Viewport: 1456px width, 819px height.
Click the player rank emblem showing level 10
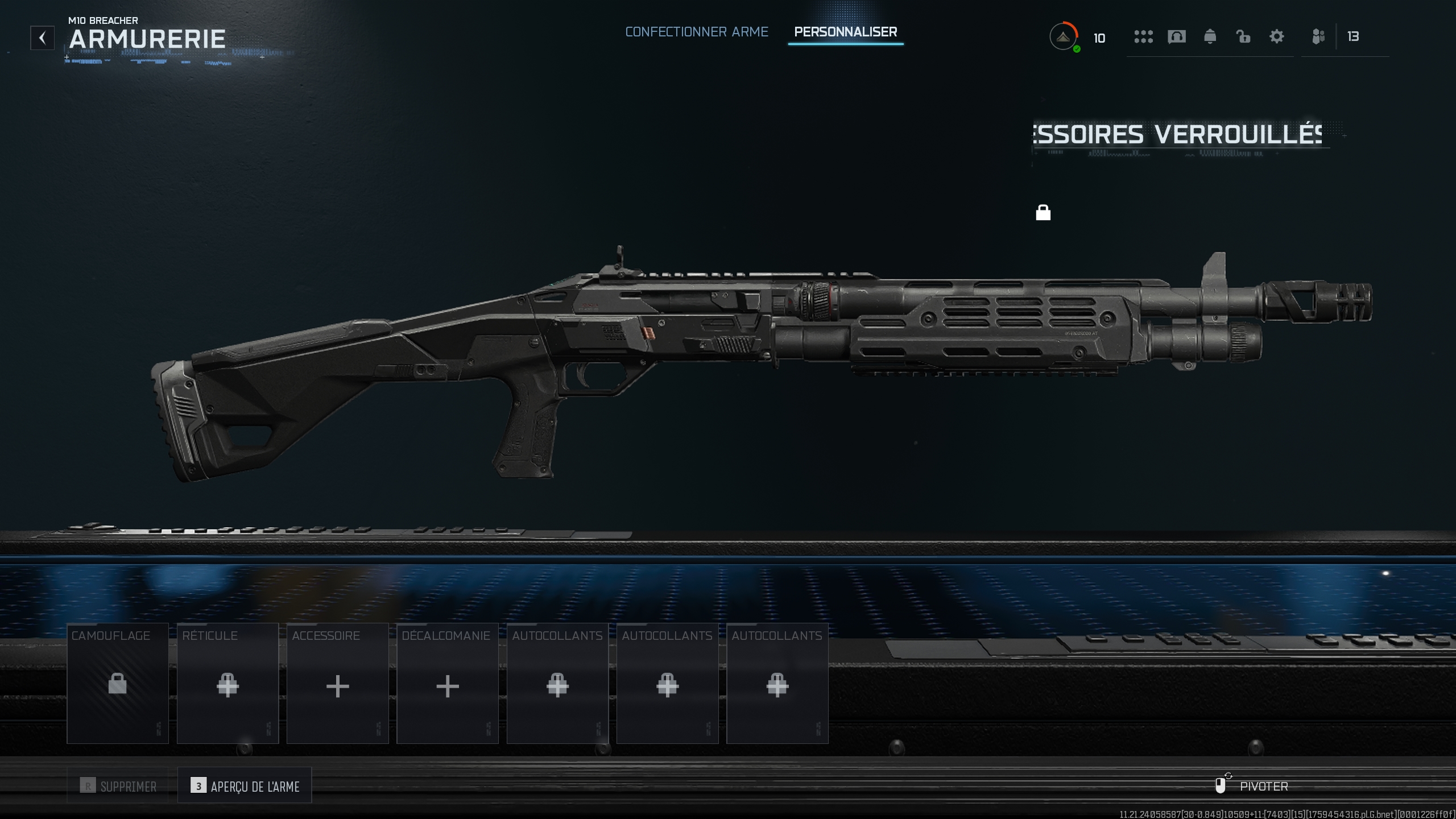pyautogui.click(x=1064, y=36)
